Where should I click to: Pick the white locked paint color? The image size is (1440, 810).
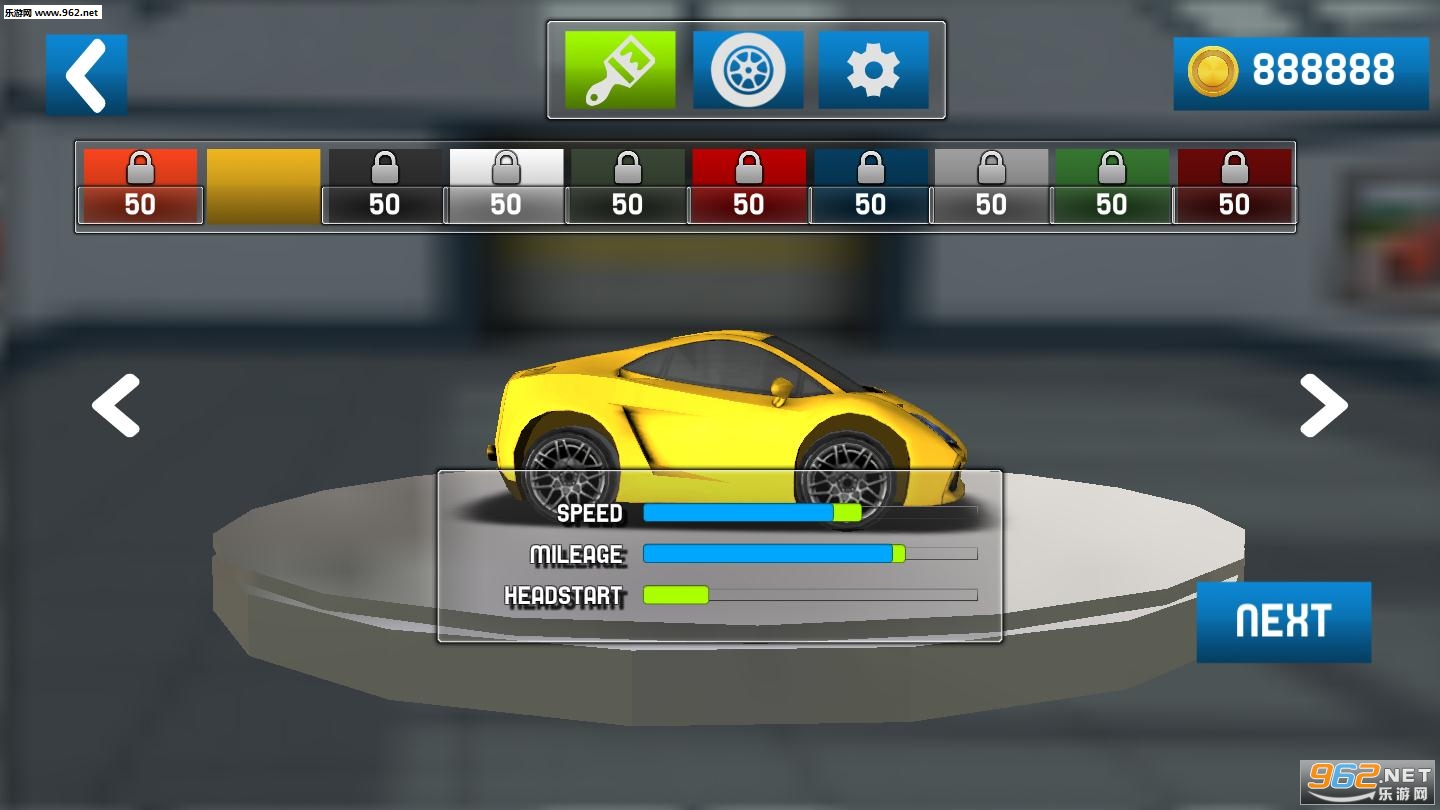click(506, 186)
